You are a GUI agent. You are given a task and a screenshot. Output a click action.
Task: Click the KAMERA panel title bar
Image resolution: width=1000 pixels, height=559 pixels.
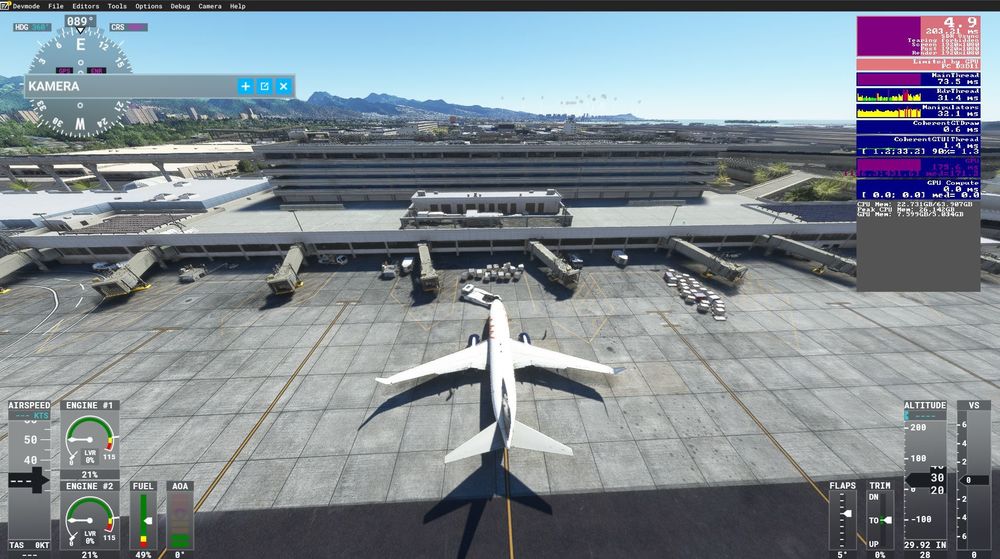click(130, 86)
